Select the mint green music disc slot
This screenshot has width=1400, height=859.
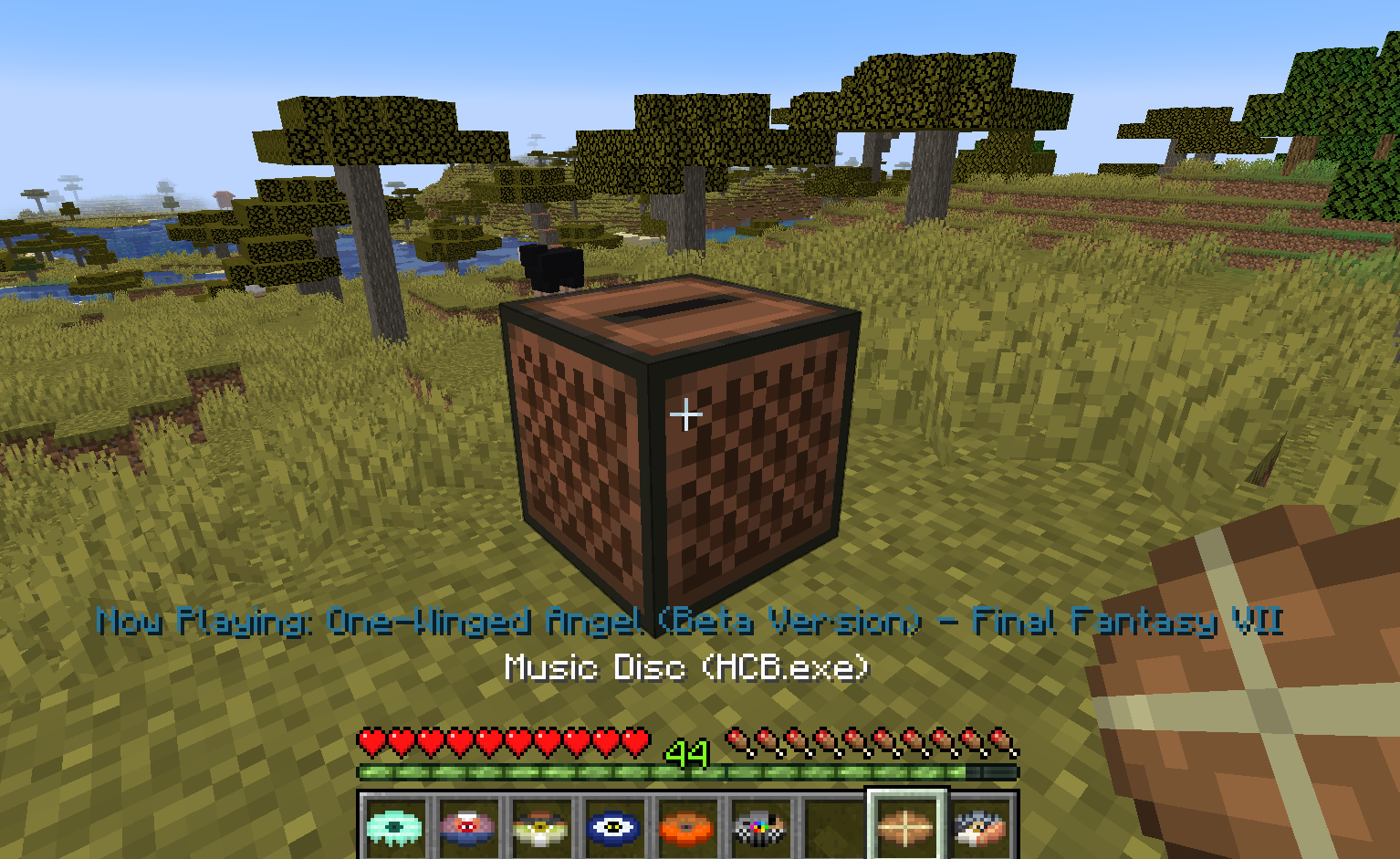click(x=394, y=827)
